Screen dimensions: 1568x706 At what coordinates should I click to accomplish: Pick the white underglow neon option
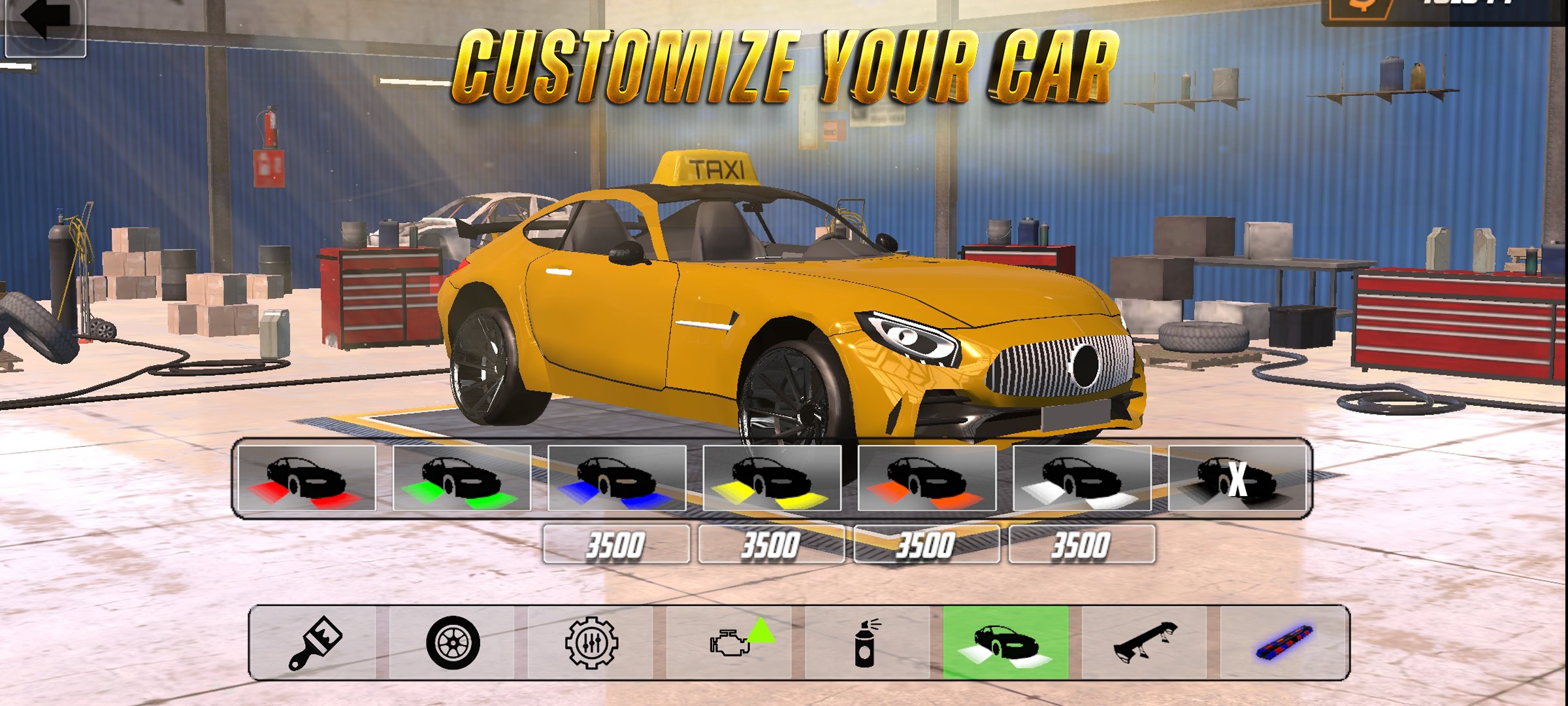pos(1082,478)
